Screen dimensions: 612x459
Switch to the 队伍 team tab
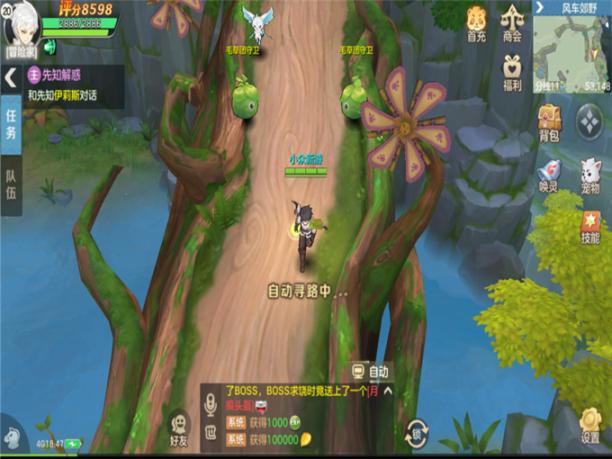coord(10,180)
